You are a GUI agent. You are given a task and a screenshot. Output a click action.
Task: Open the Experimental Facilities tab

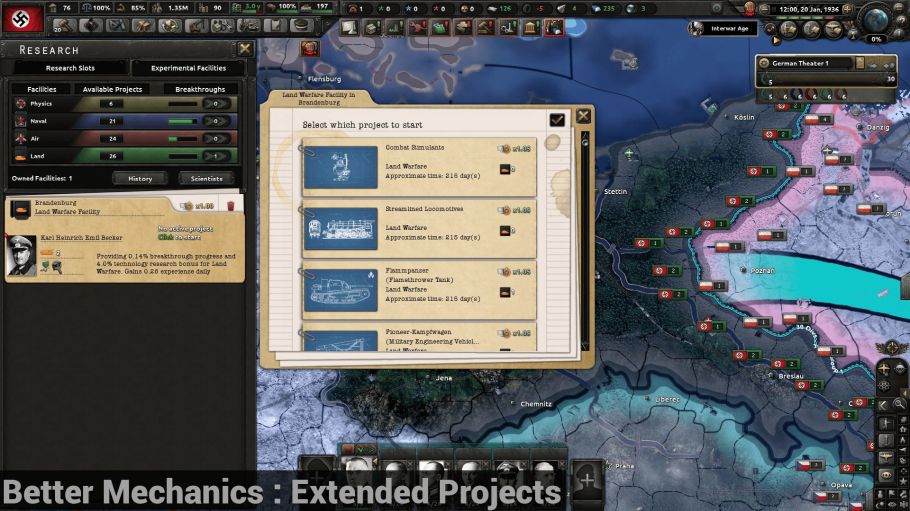click(x=188, y=68)
